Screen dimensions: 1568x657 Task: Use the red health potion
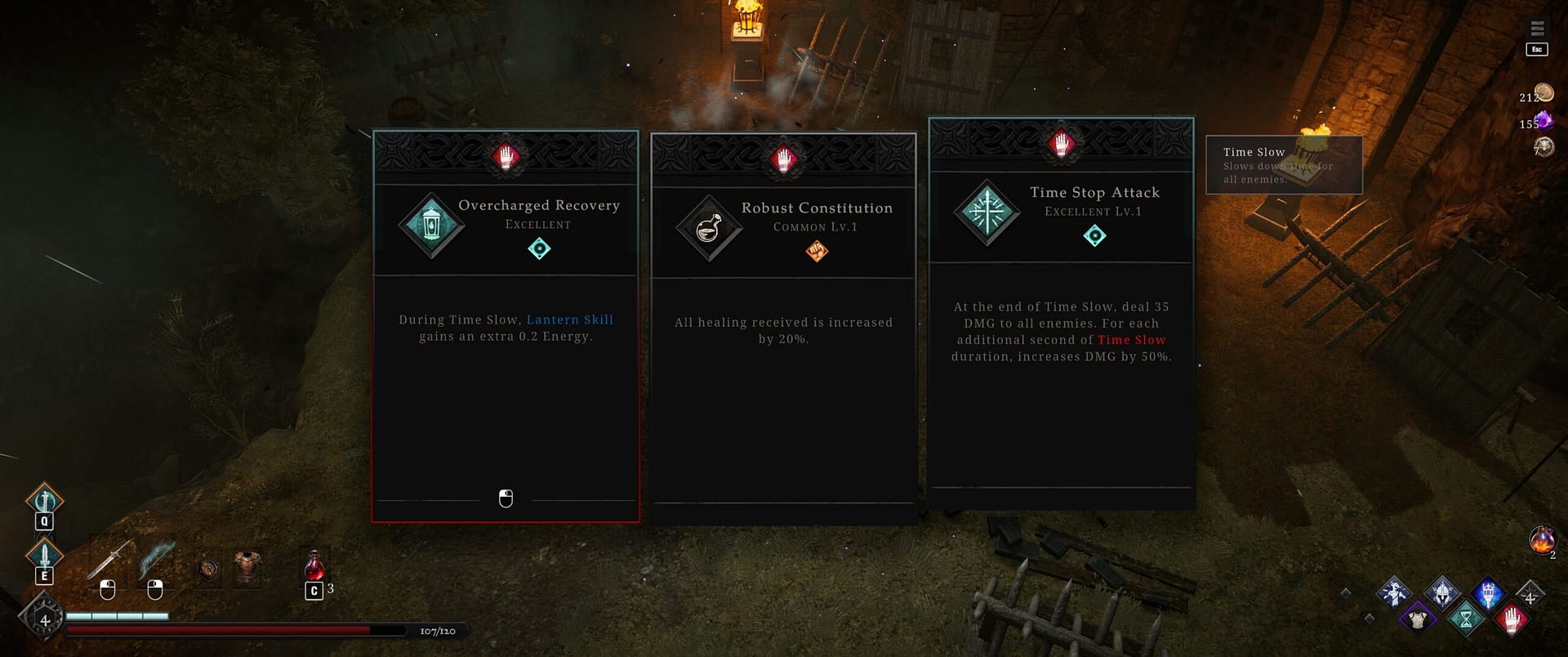point(314,565)
